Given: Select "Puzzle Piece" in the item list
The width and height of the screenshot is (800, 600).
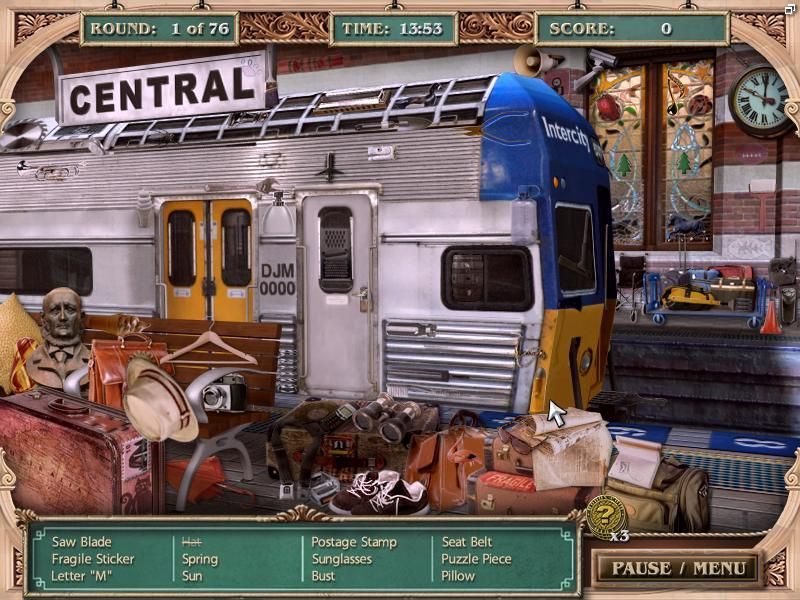Looking at the screenshot, I should pyautogui.click(x=476, y=559).
